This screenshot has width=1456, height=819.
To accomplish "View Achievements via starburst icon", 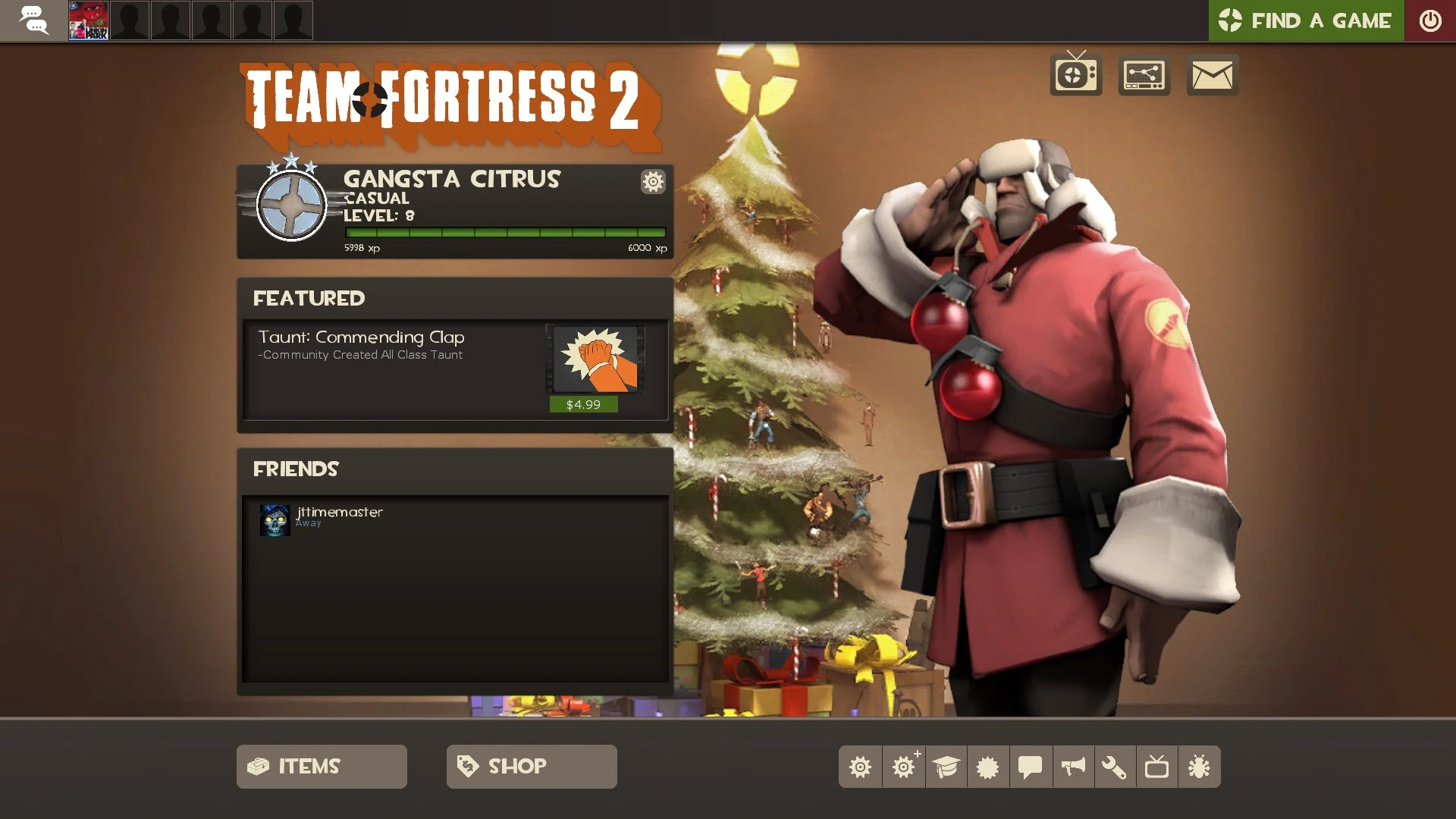I will (987, 767).
